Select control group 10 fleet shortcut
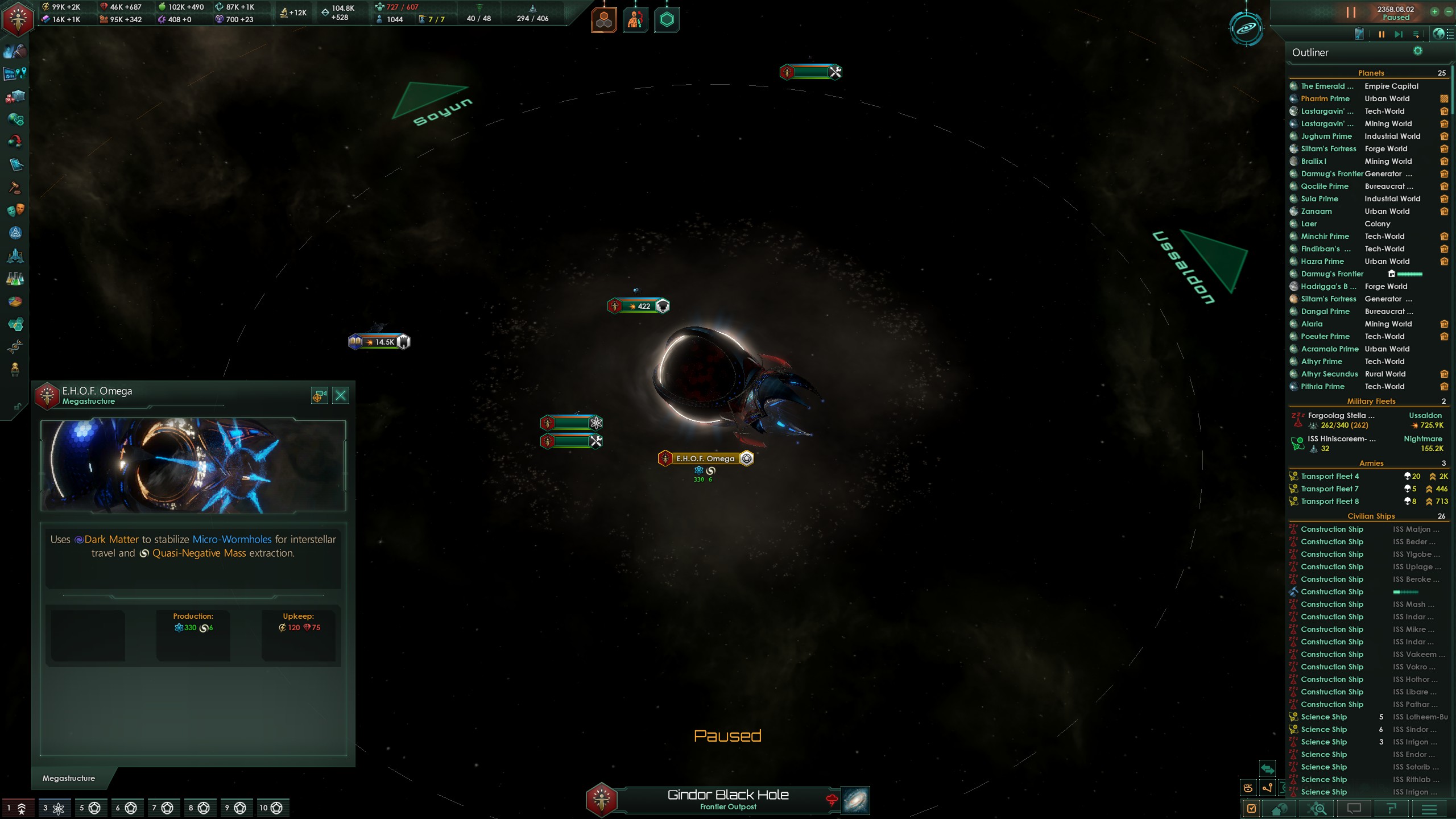 click(271, 808)
